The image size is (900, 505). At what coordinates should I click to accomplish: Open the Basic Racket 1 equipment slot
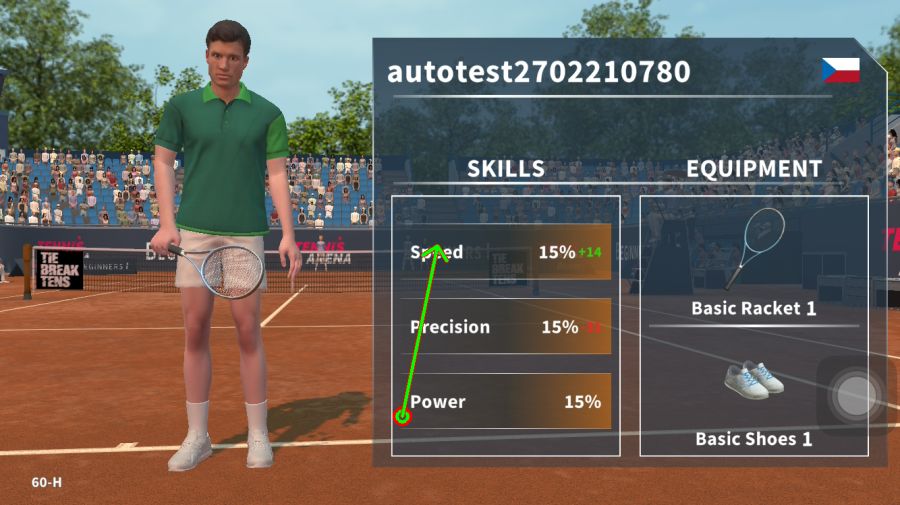[x=753, y=262]
